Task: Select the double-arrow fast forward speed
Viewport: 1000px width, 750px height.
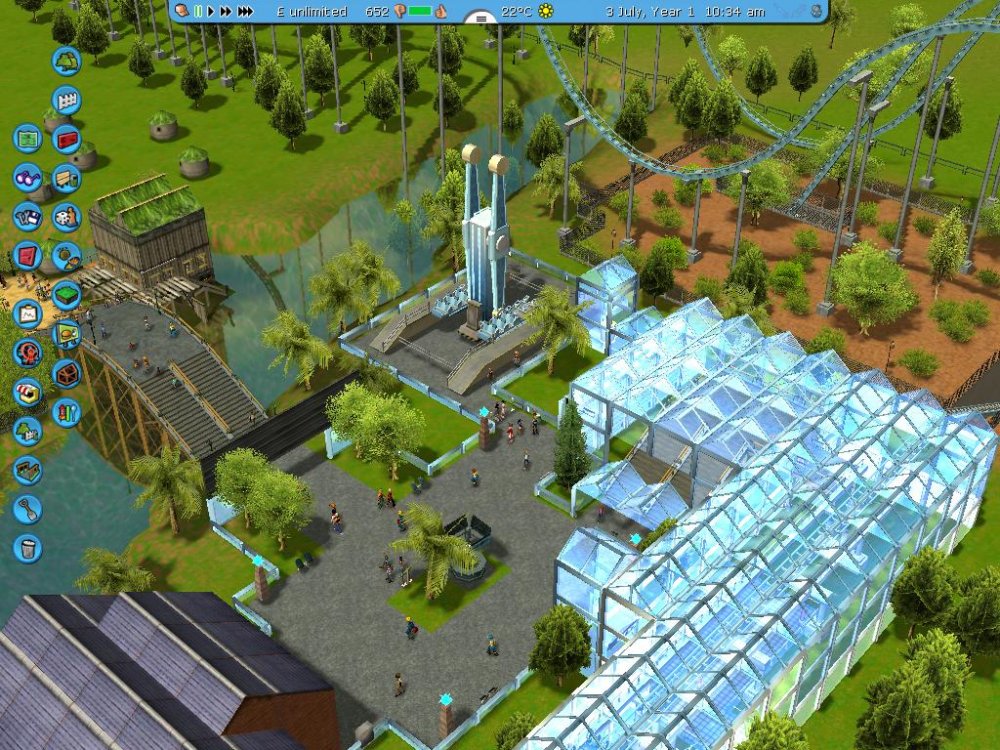Action: point(225,11)
